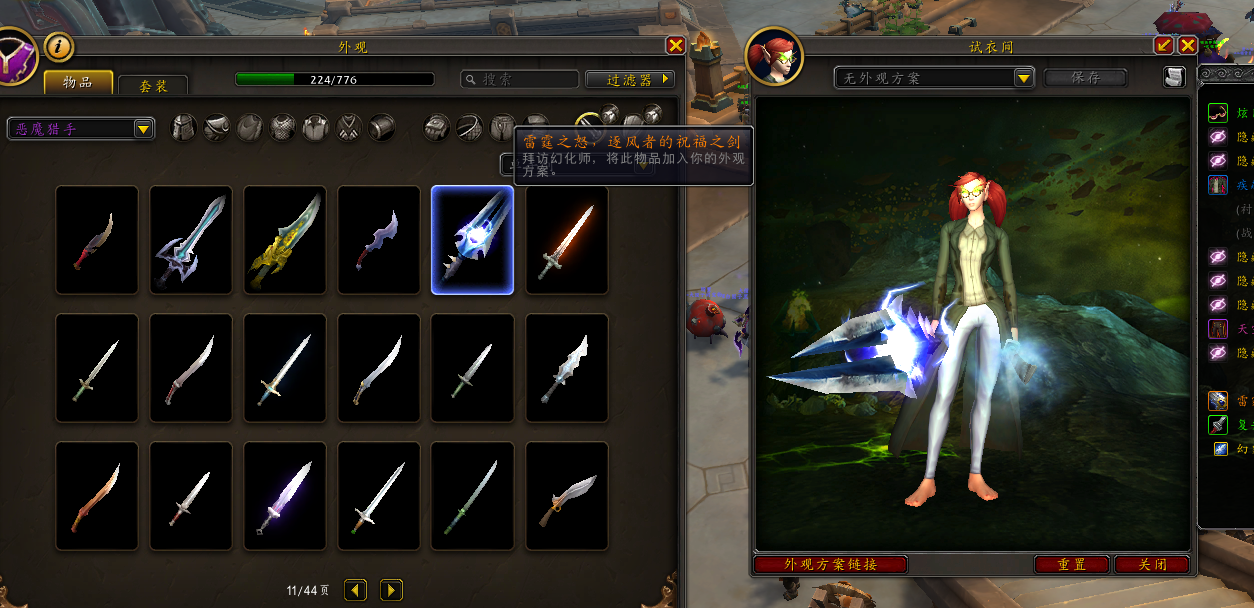The height and width of the screenshot is (608, 1254).
Task: Reset the dressing room with 重置
Action: [x=1072, y=564]
